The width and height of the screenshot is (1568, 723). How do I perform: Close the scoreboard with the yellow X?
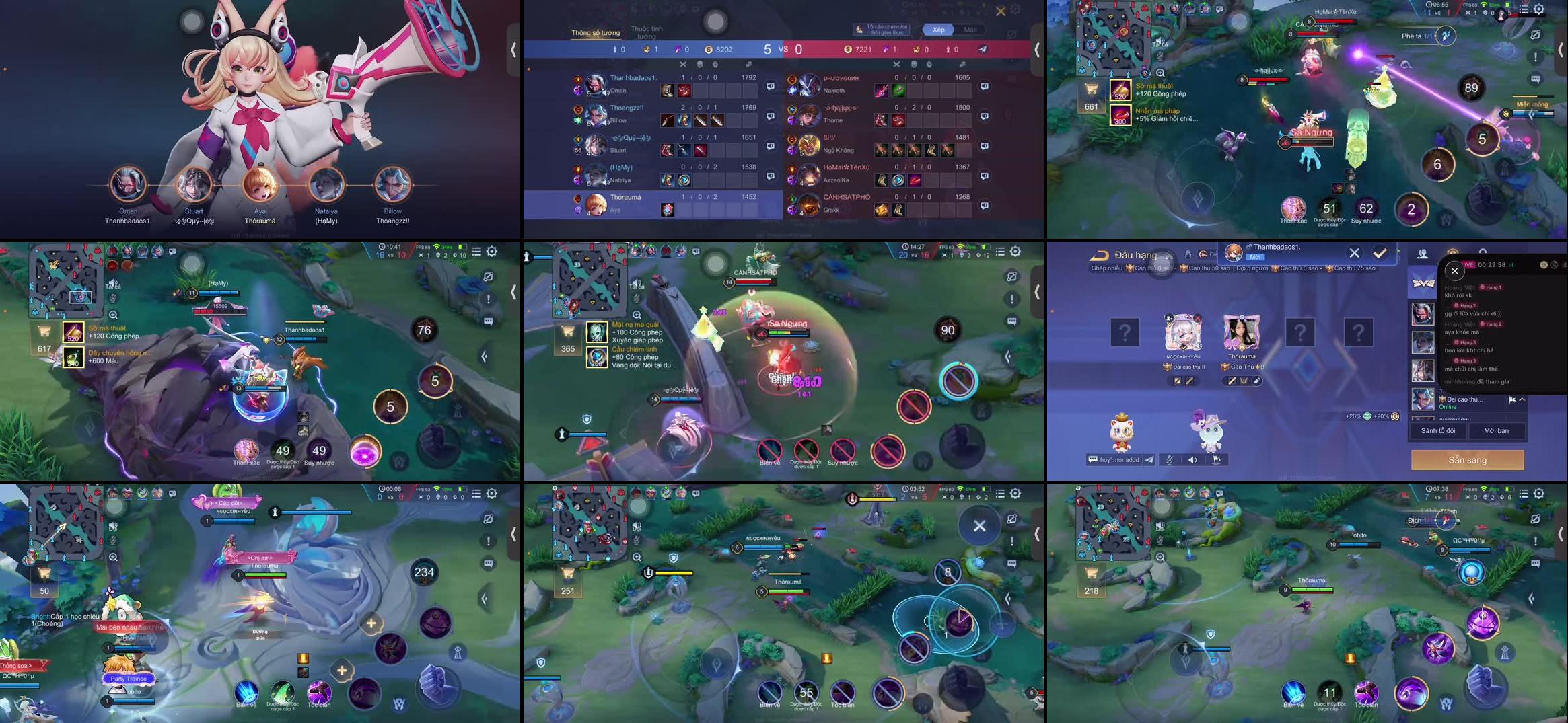click(x=1001, y=11)
